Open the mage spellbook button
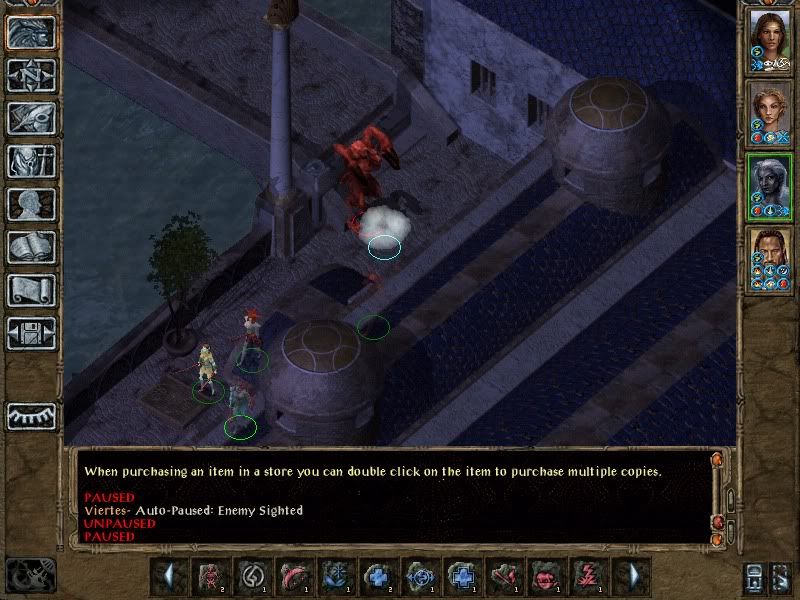Screen dimensions: 800x600 point(31,247)
